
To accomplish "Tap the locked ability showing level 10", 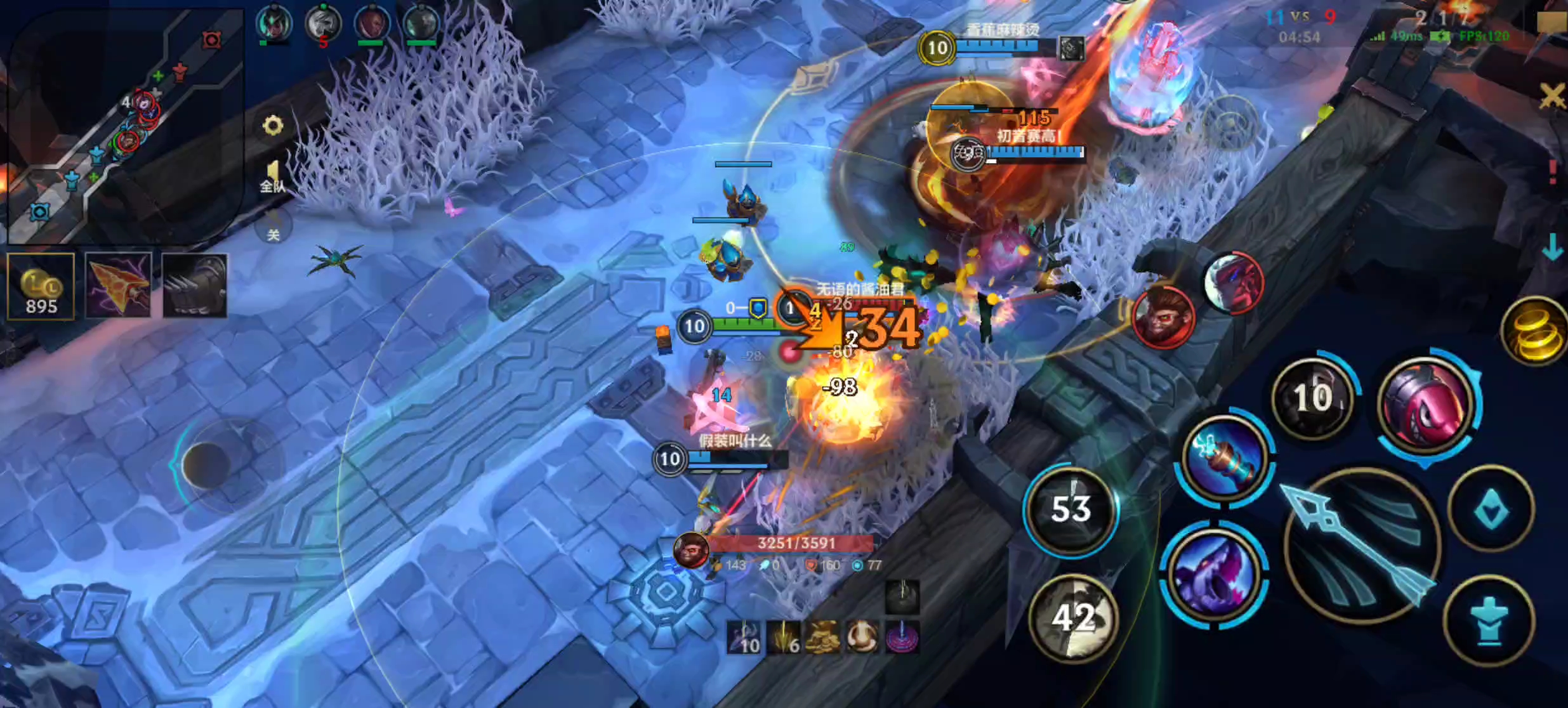I will coord(1314,398).
